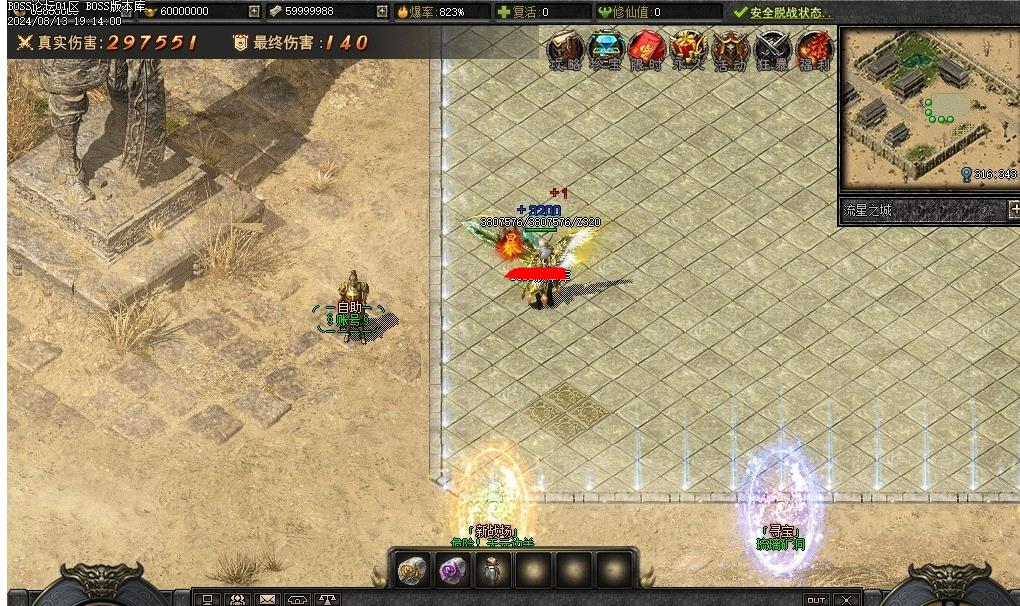
Task: Expand the minimap with the plus button
Action: [1014, 210]
